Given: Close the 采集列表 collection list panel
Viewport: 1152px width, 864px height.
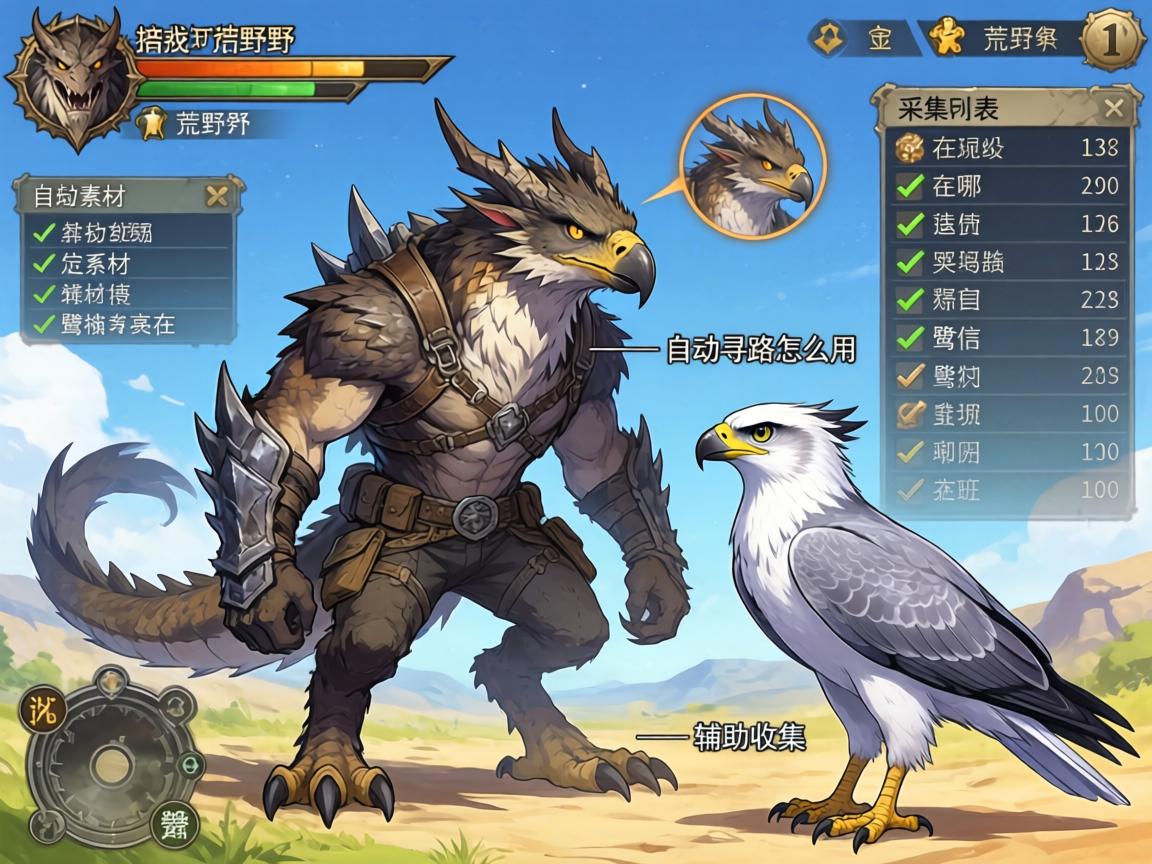Looking at the screenshot, I should click(x=1114, y=108).
